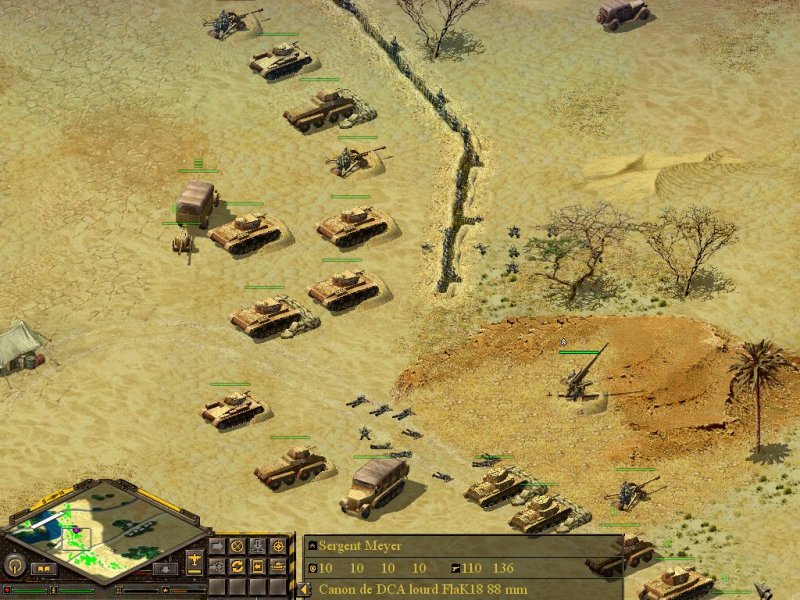Select the circular arrows rotate command

237,566
